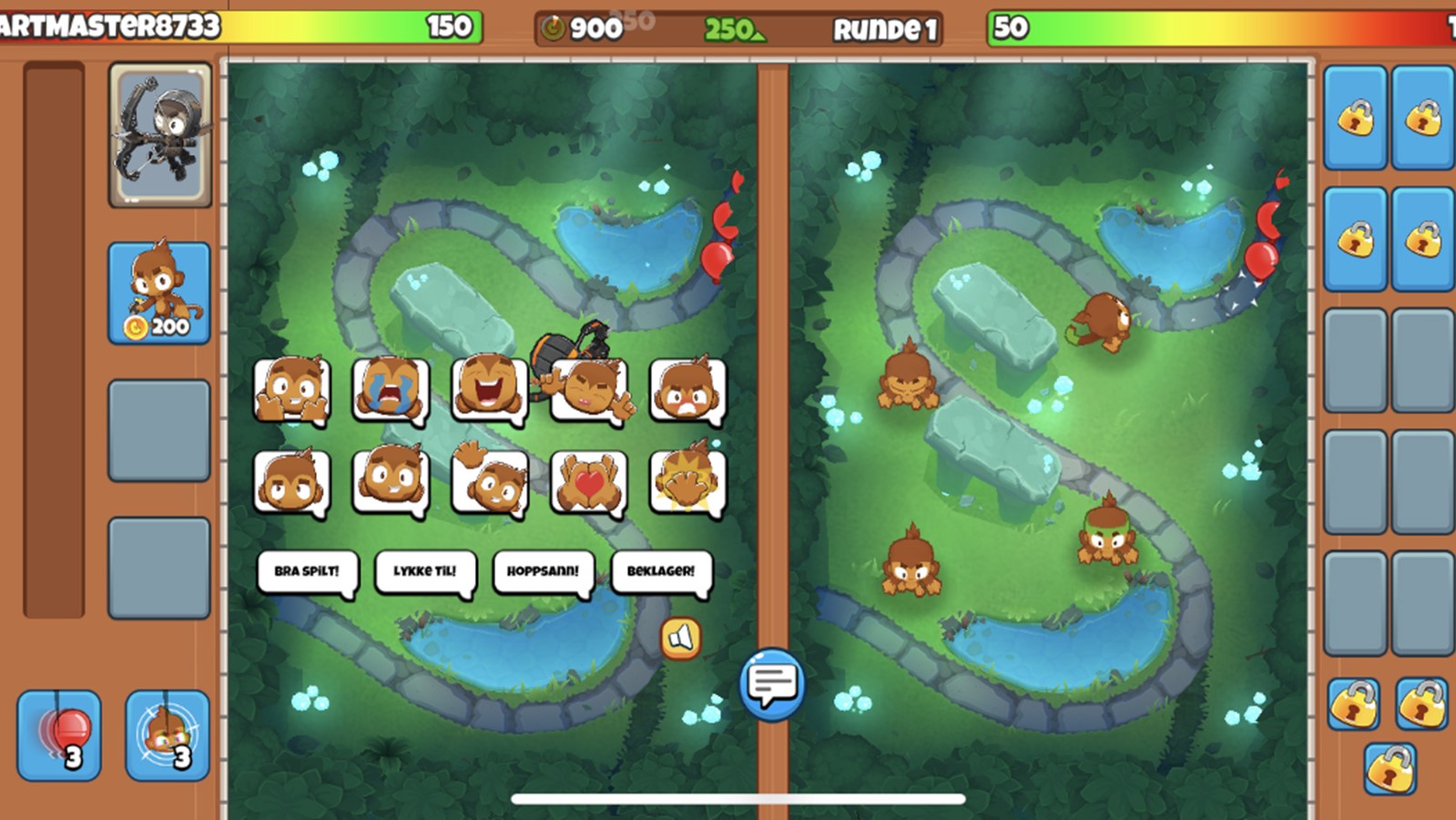The image size is (1456, 820).
Task: Send the angry monkey emote
Action: click(x=689, y=387)
